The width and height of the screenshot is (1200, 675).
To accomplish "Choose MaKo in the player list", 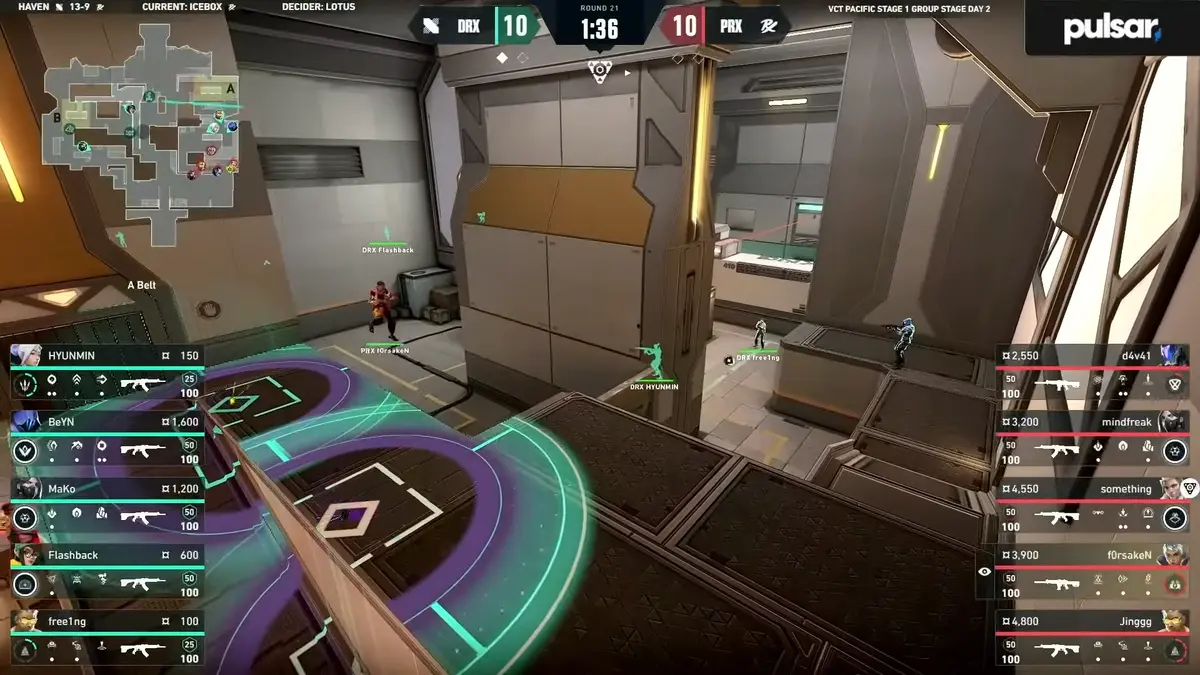I will [x=105, y=505].
